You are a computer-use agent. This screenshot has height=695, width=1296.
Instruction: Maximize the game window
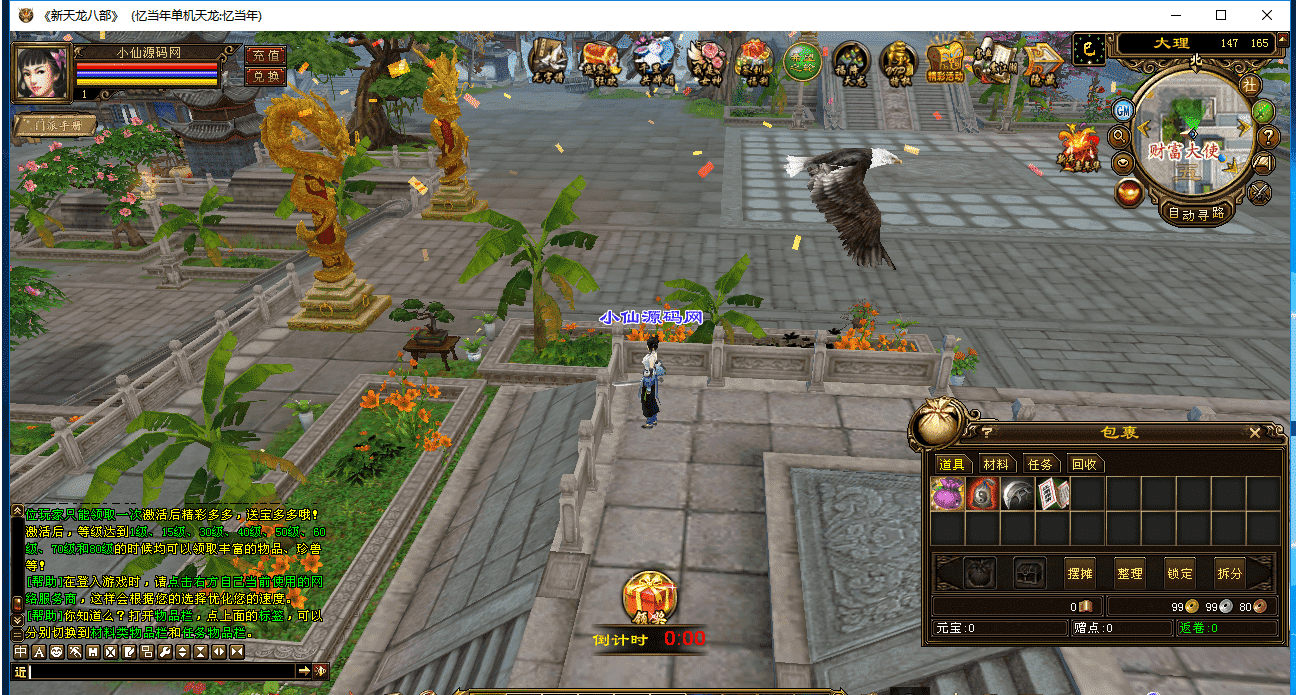(1221, 15)
